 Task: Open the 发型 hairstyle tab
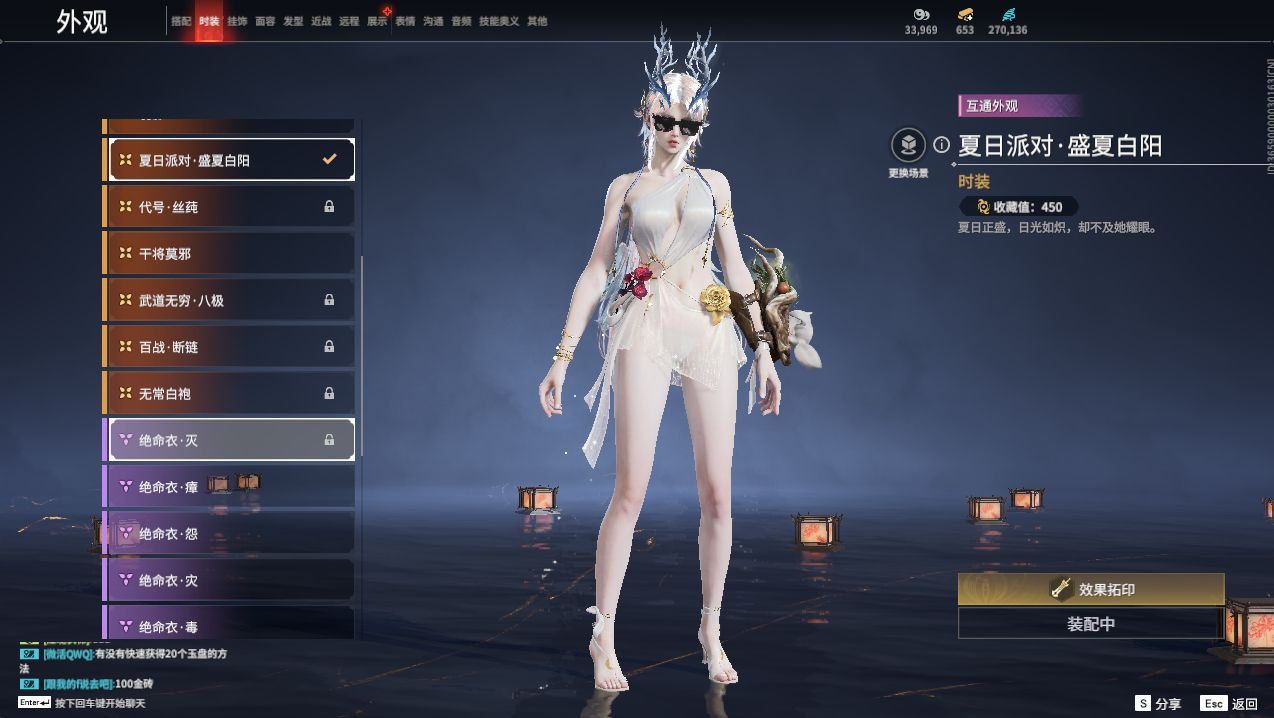pos(293,21)
